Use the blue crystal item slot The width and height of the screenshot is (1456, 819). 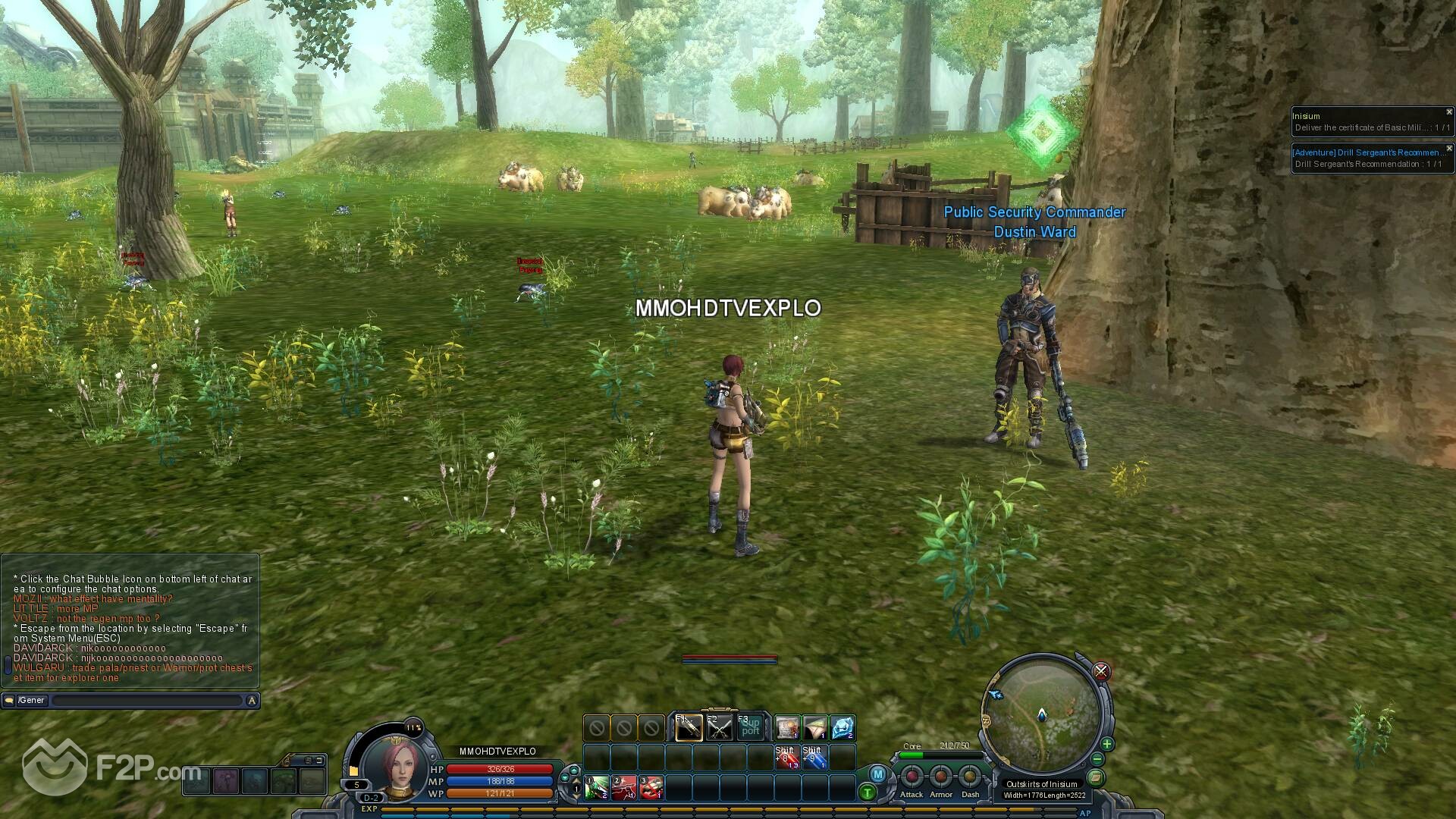coord(843,728)
